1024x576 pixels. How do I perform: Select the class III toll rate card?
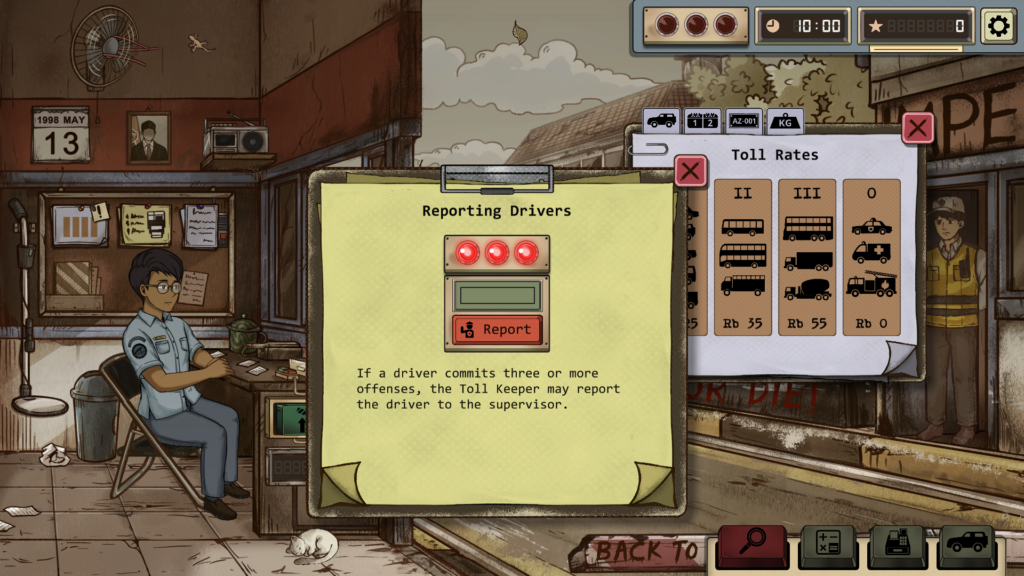(x=807, y=257)
